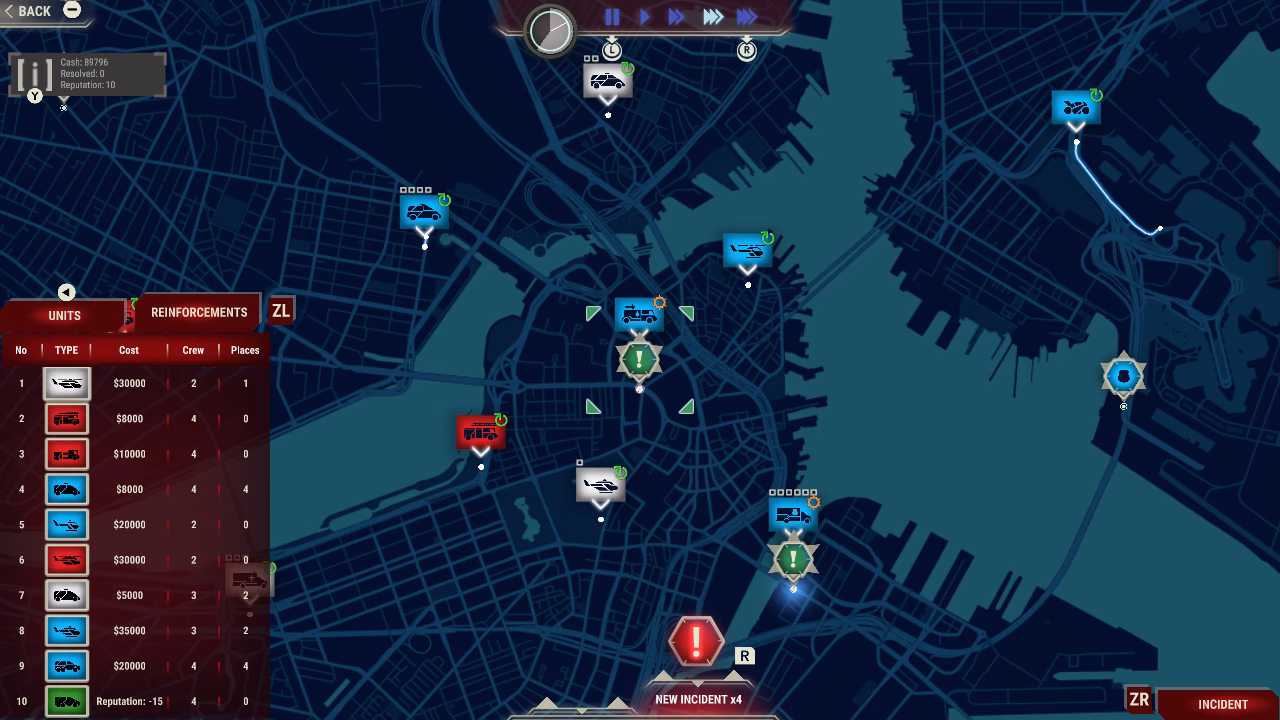Show the info panel with cash and reputation
This screenshot has width=1280, height=720.
click(35, 74)
